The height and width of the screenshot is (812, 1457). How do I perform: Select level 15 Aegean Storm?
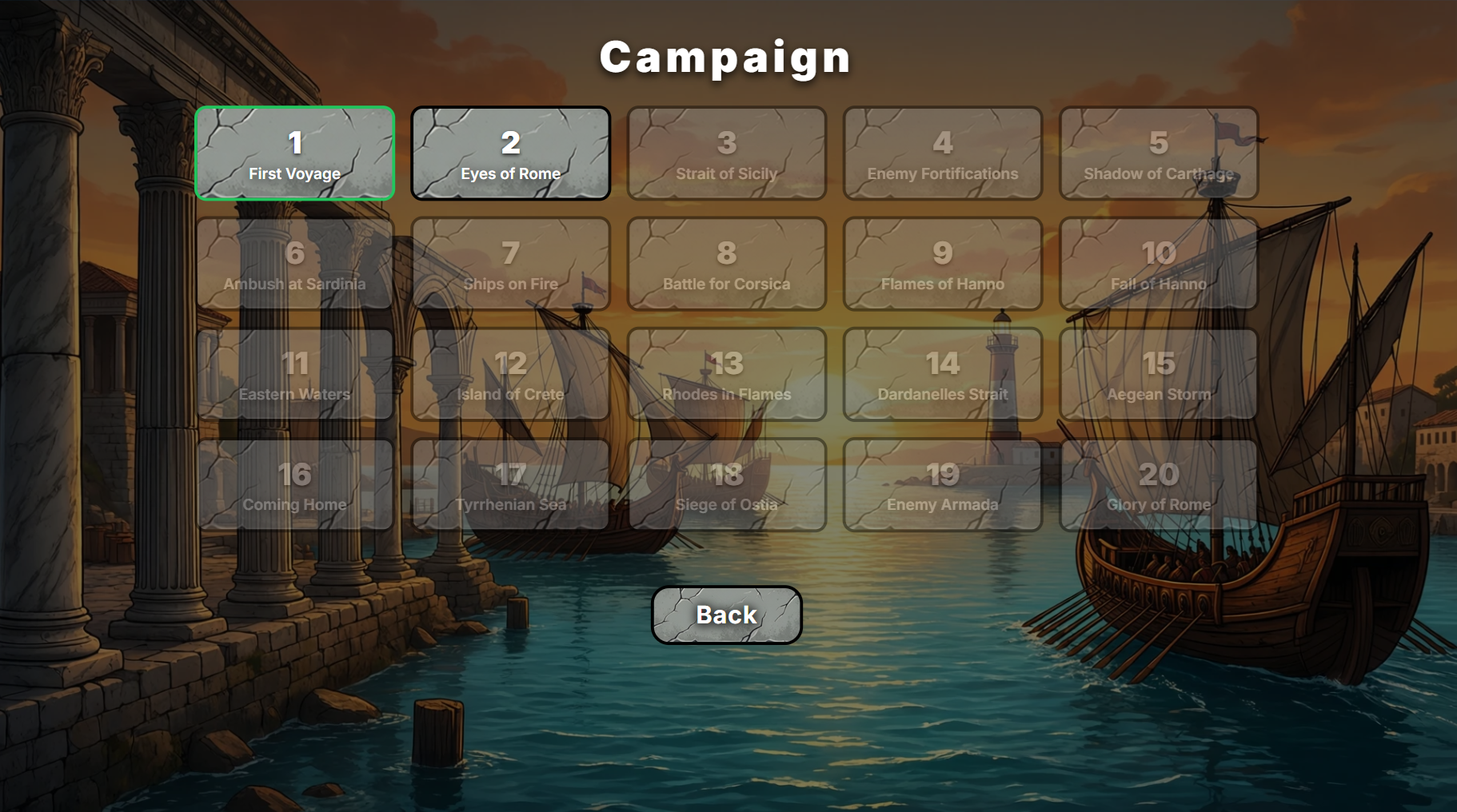click(1159, 374)
